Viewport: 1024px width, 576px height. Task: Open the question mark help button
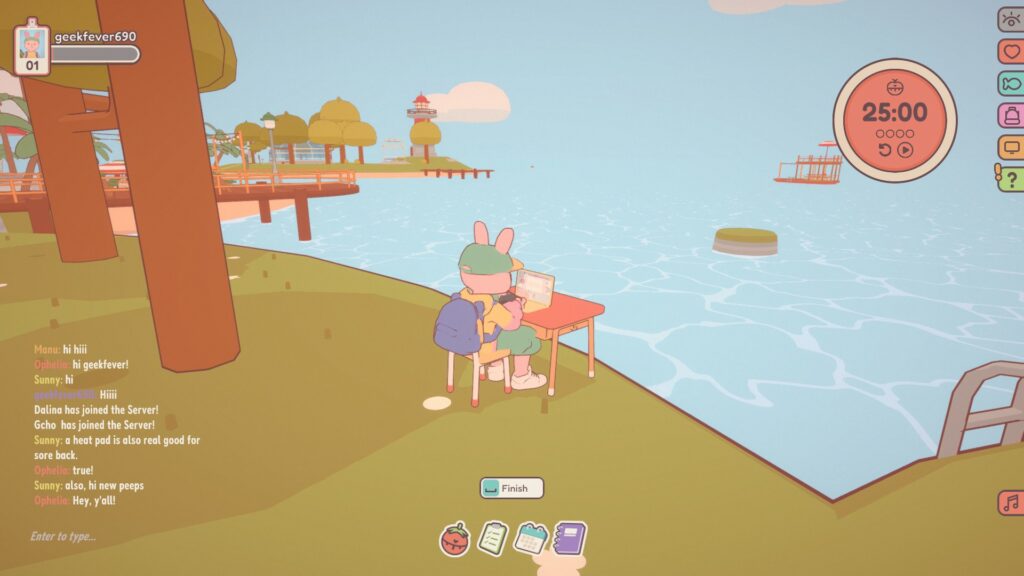[x=1011, y=179]
